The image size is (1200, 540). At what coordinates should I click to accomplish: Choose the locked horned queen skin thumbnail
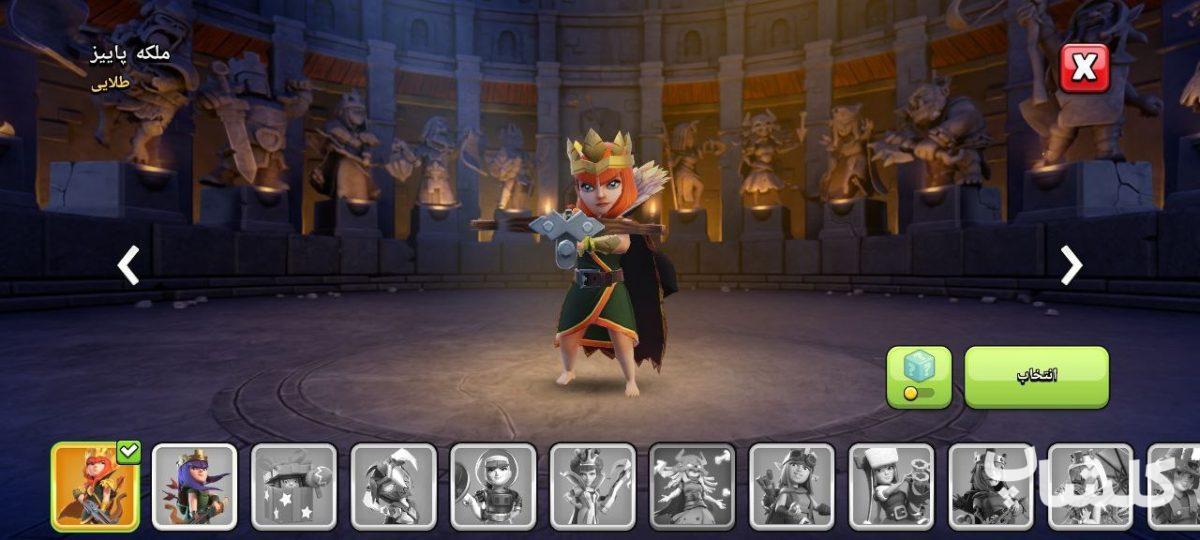[692, 486]
